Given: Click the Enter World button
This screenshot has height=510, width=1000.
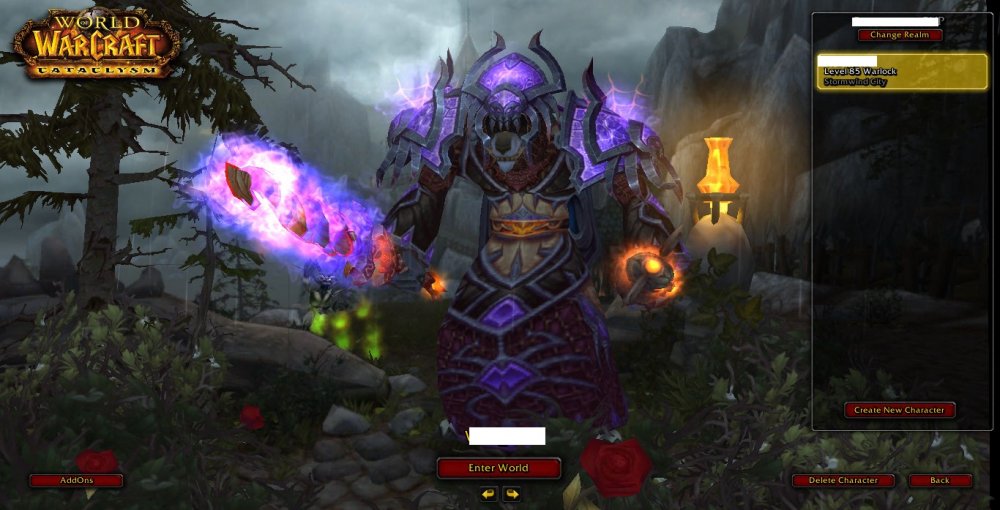Looking at the screenshot, I should coord(498,468).
